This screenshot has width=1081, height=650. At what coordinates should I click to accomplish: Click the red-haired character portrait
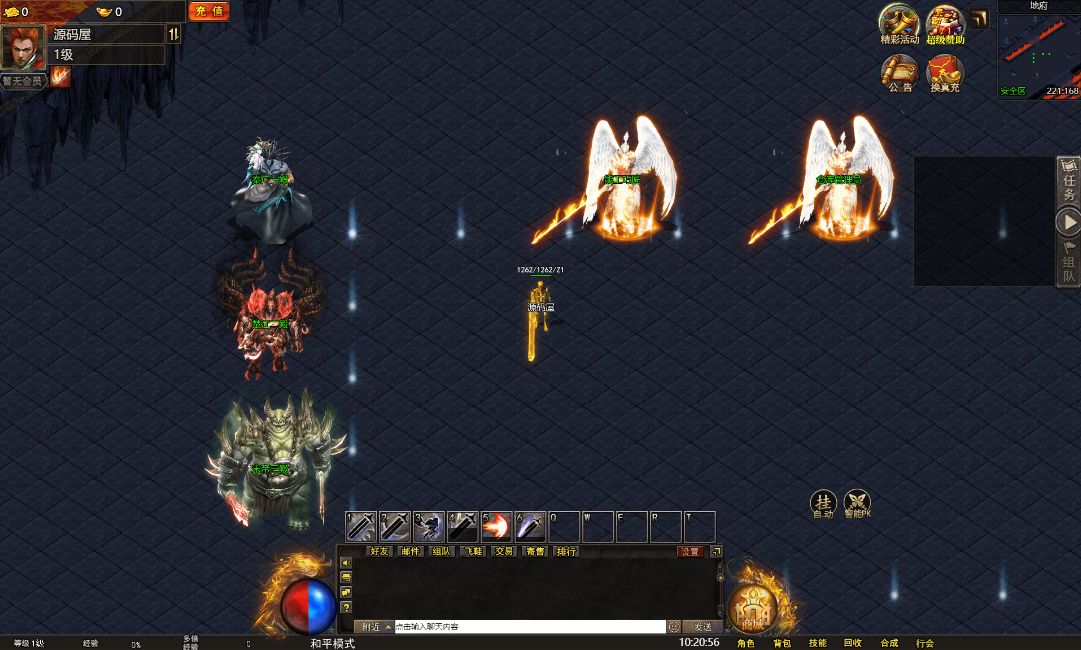pos(23,47)
